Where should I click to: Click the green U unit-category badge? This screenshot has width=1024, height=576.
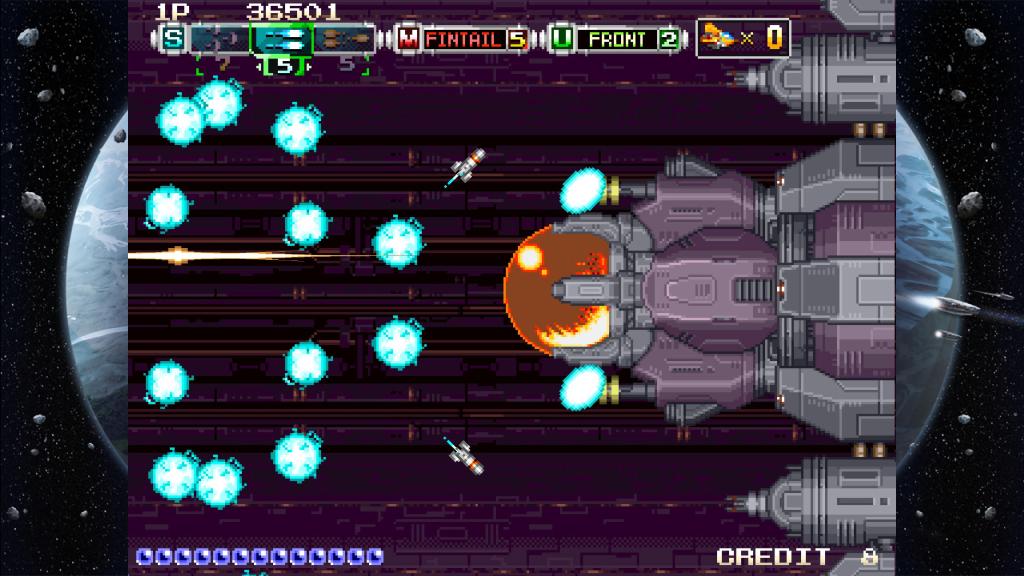[x=563, y=40]
